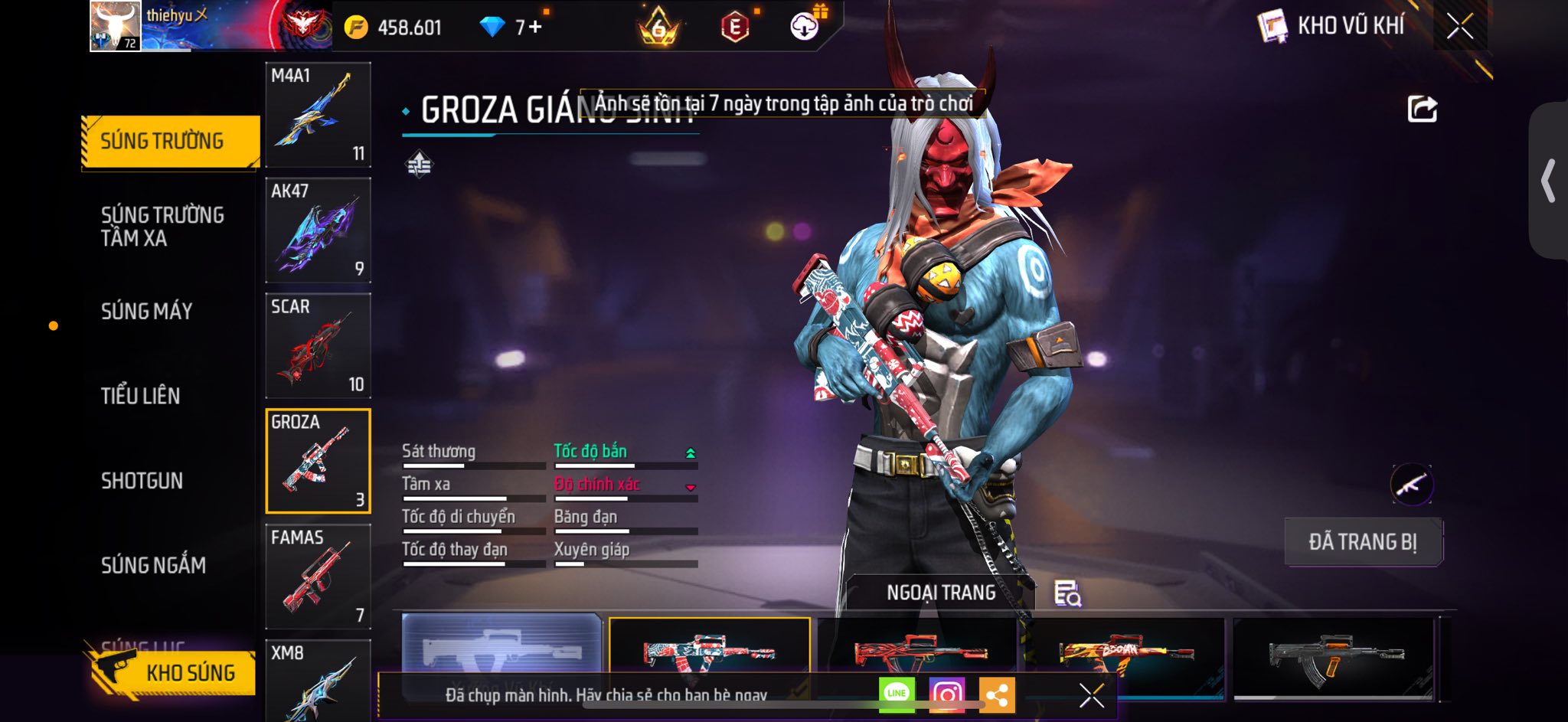The width and height of the screenshot is (1568, 722).
Task: Close the weapon armory screen
Action: 1459,27
